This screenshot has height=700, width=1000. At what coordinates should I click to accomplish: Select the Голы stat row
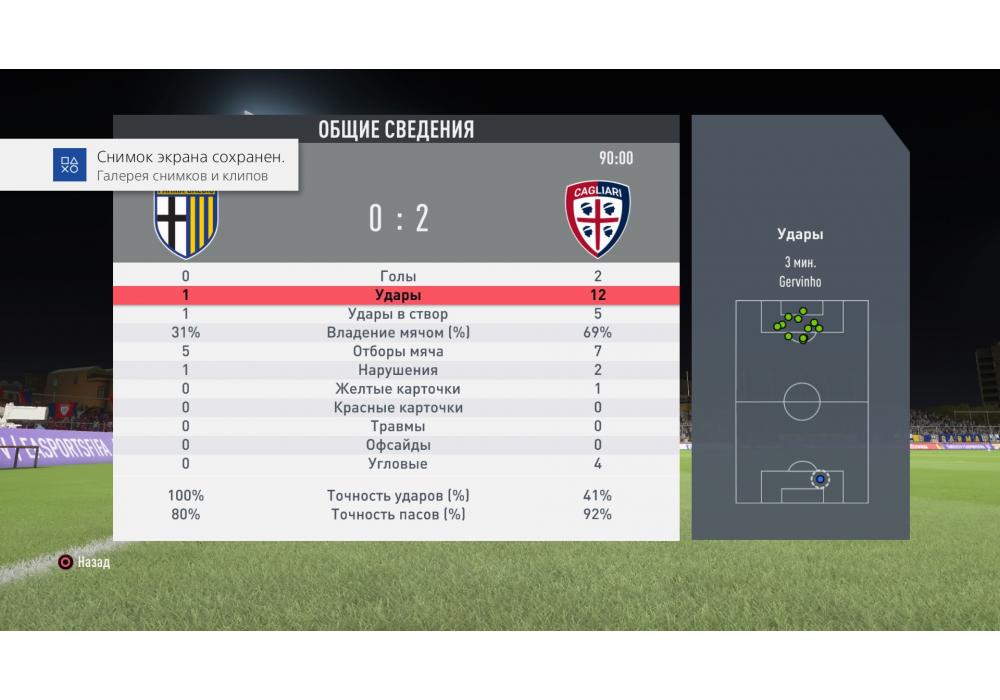(397, 276)
